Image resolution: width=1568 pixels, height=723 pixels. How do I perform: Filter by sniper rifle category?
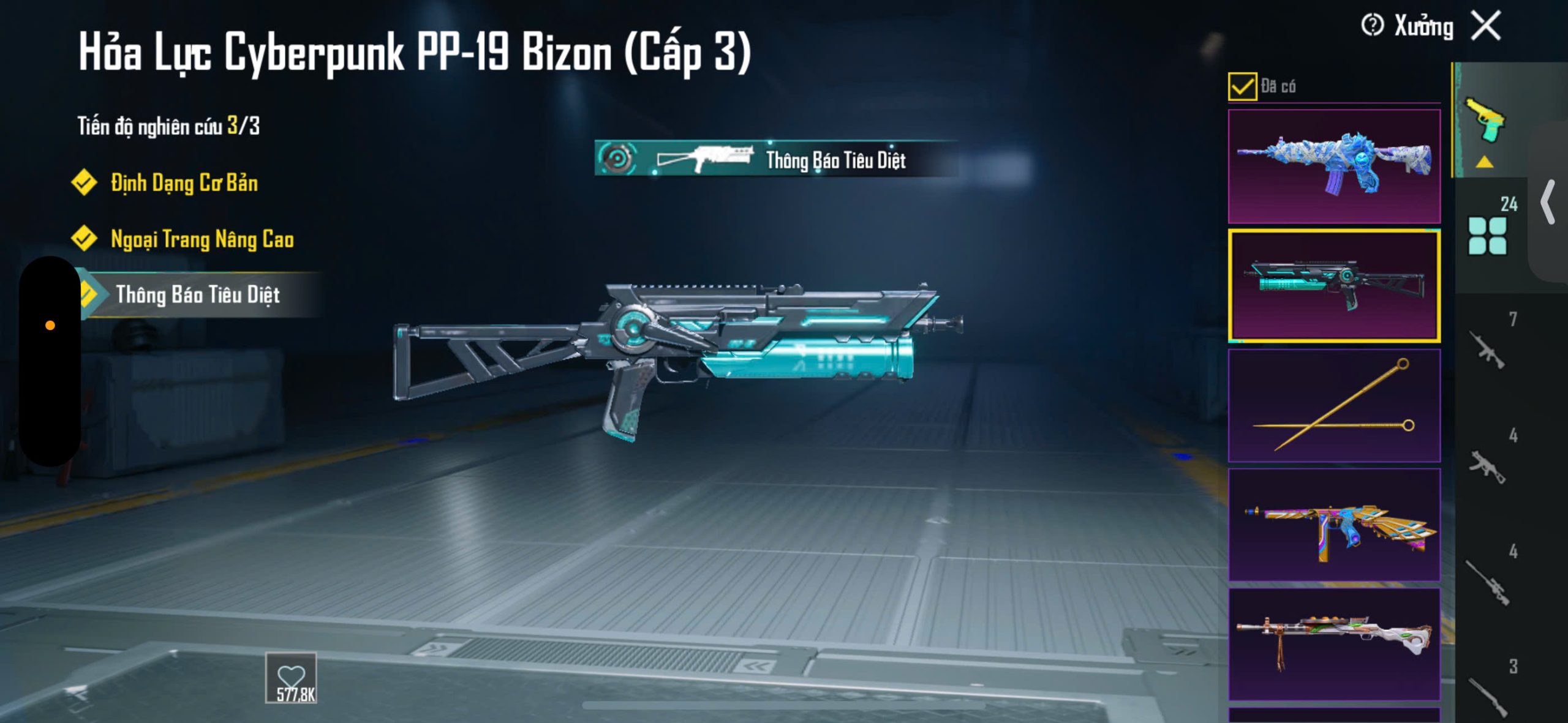(x=1490, y=582)
